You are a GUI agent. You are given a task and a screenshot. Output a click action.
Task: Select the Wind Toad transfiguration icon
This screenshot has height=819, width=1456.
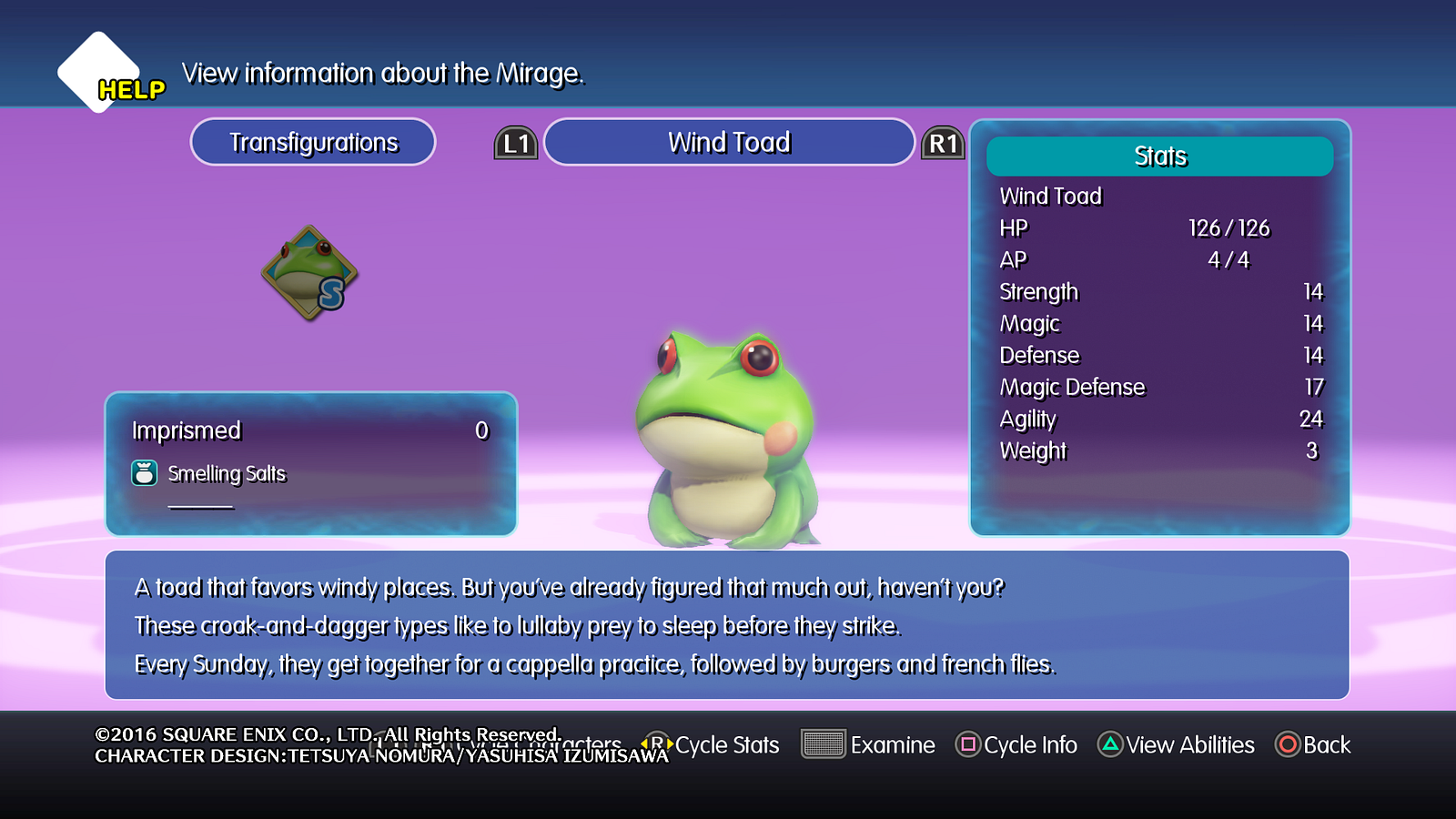309,273
